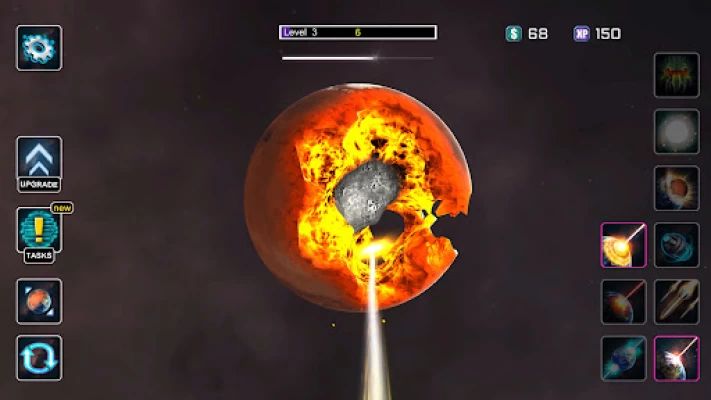Click the dollar money counter icon
711x400 pixels.
pos(514,33)
